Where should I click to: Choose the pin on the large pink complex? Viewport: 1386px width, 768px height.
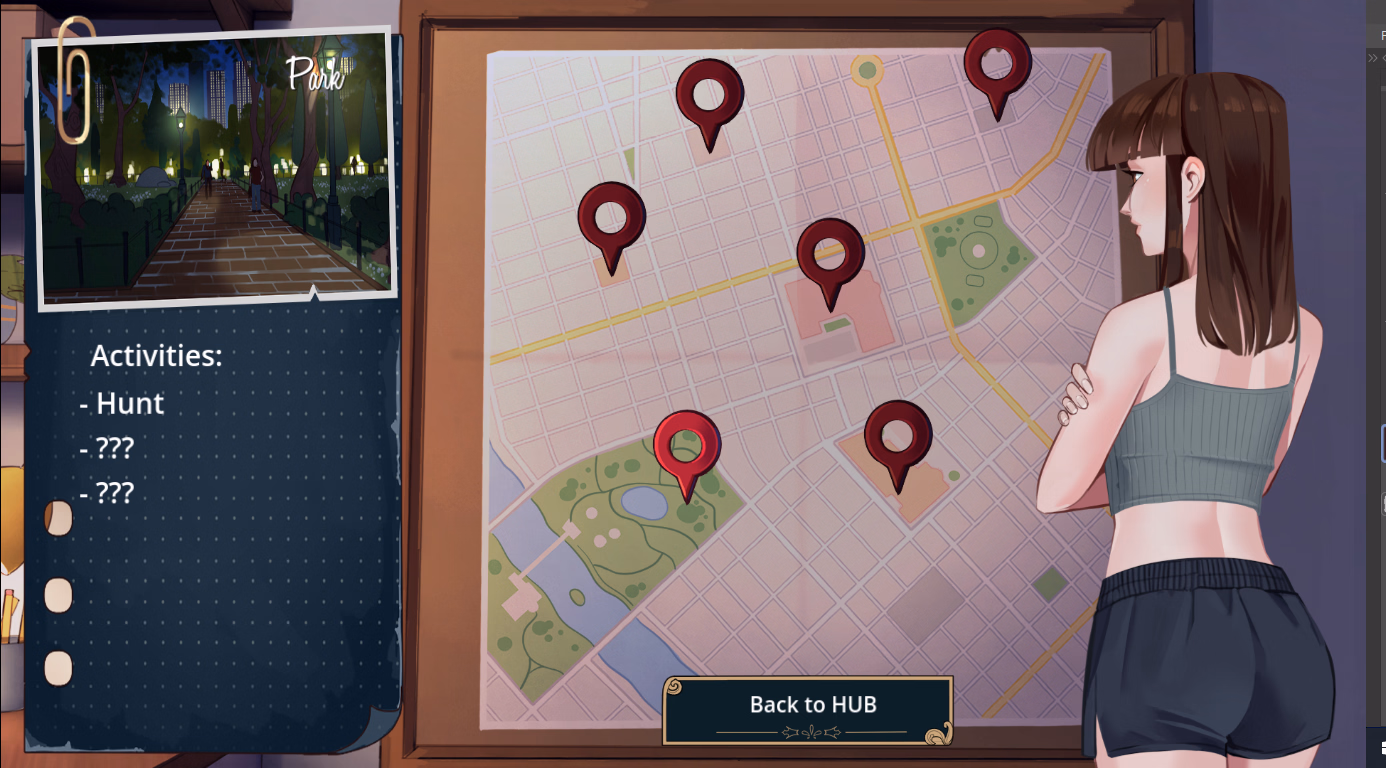[830, 255]
